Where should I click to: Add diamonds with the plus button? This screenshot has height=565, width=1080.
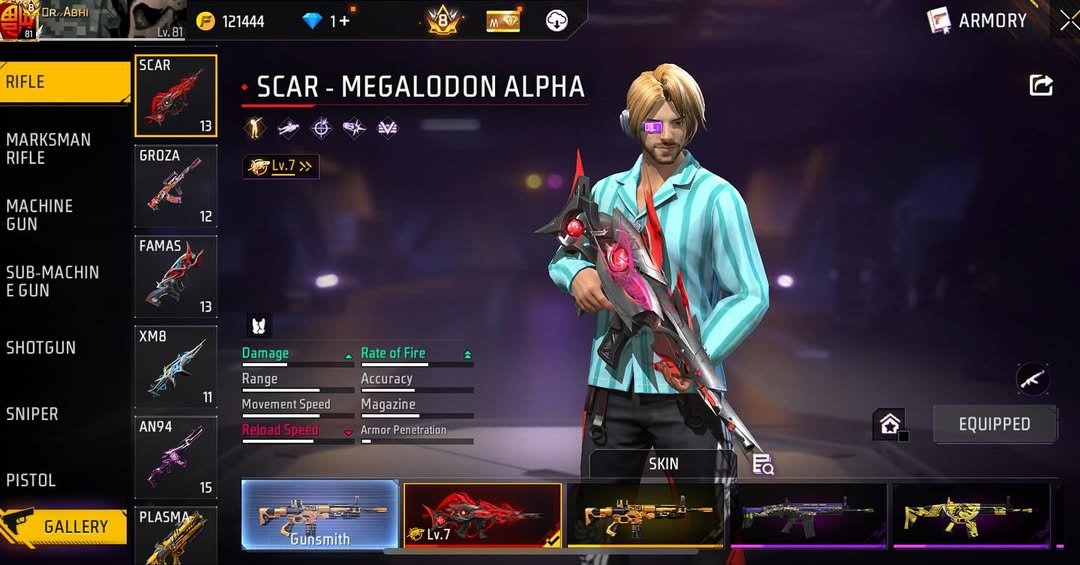point(345,21)
